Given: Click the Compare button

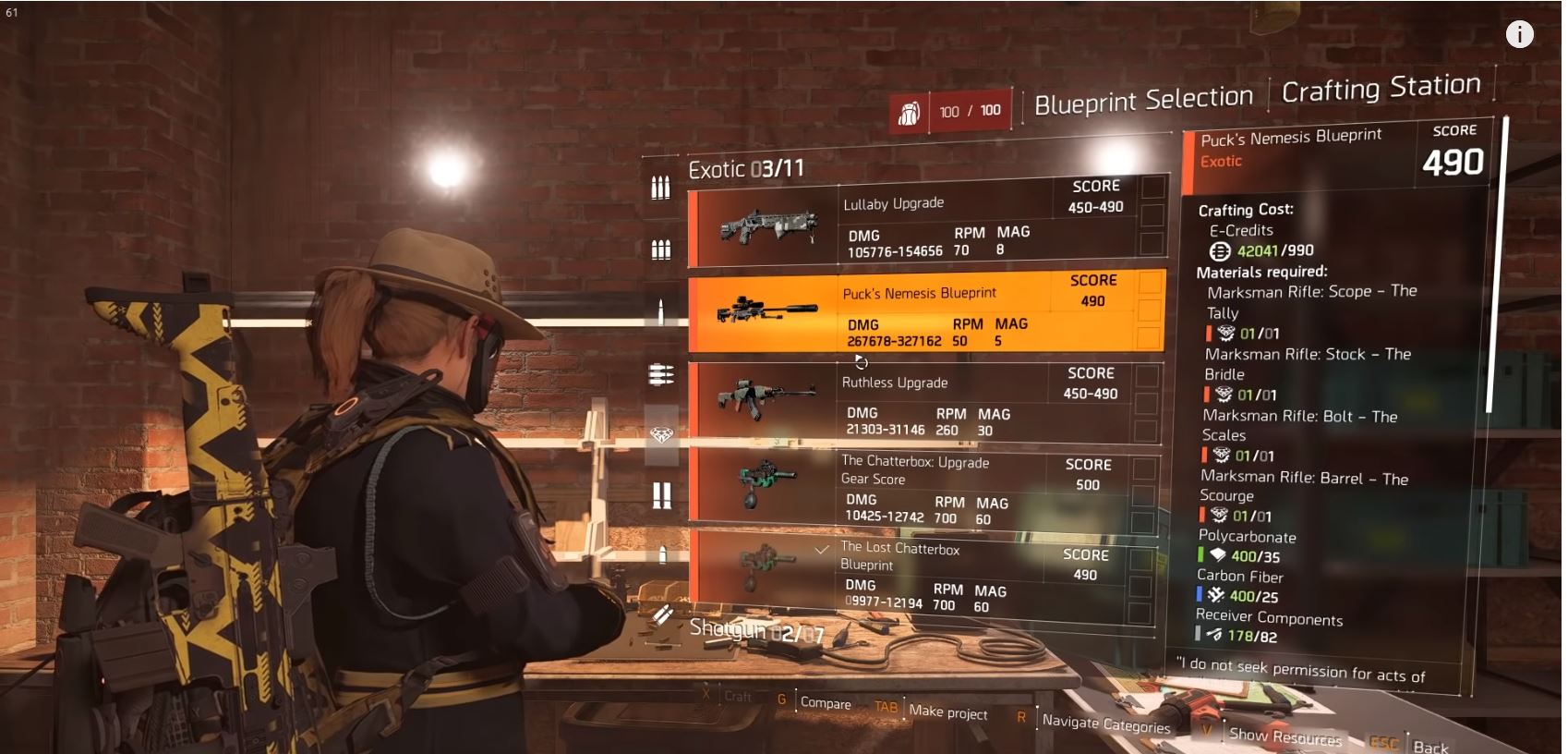Looking at the screenshot, I should (x=825, y=702).
